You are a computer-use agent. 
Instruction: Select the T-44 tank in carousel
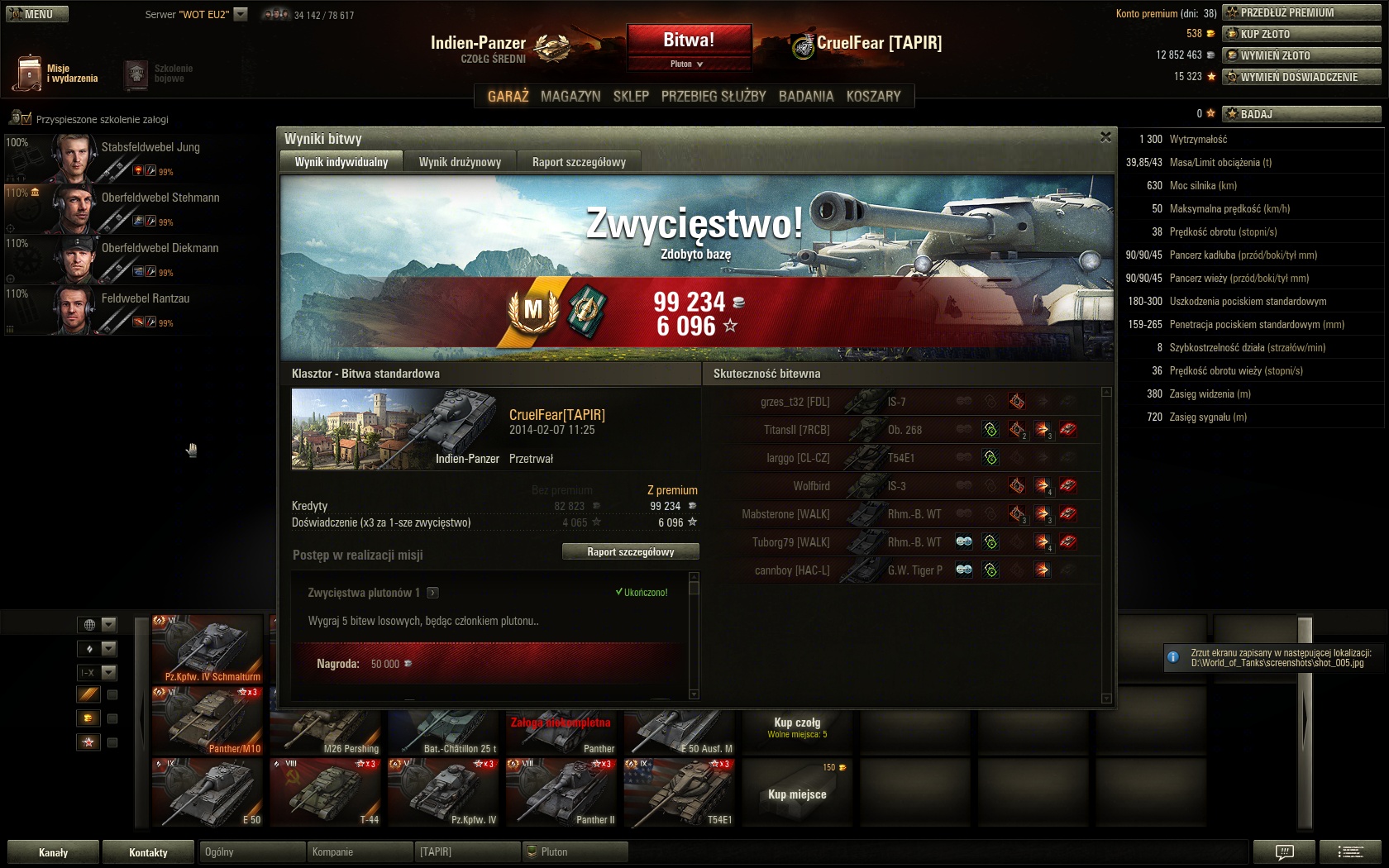click(326, 792)
